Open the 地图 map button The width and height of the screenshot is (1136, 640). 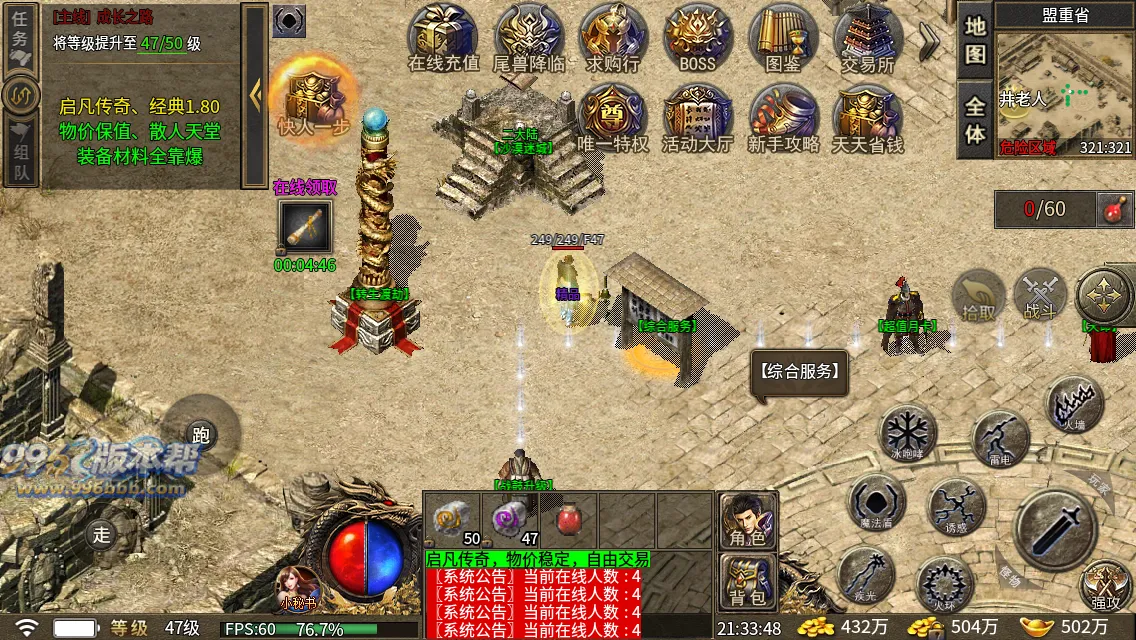[x=975, y=41]
